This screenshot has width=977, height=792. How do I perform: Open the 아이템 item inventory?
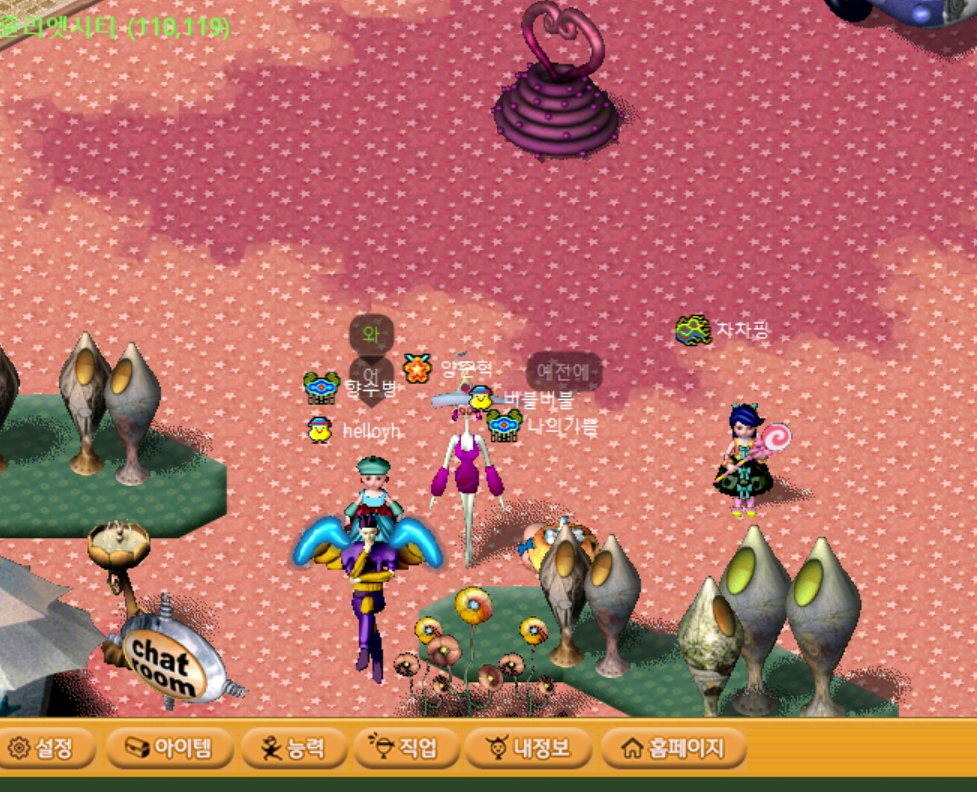coord(169,748)
